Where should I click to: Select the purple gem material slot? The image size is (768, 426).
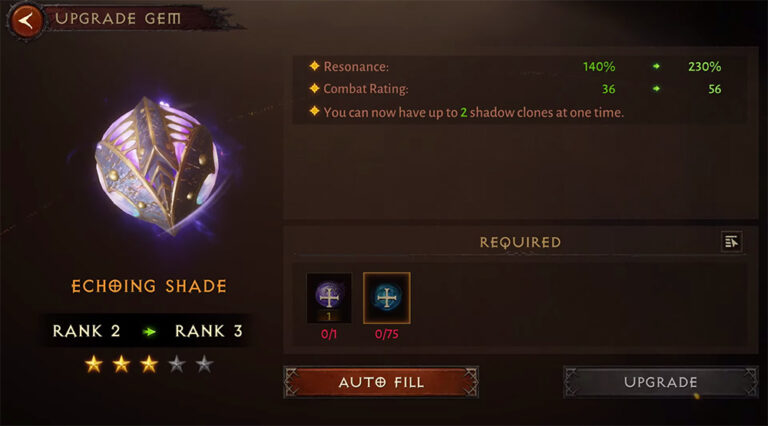point(329,298)
